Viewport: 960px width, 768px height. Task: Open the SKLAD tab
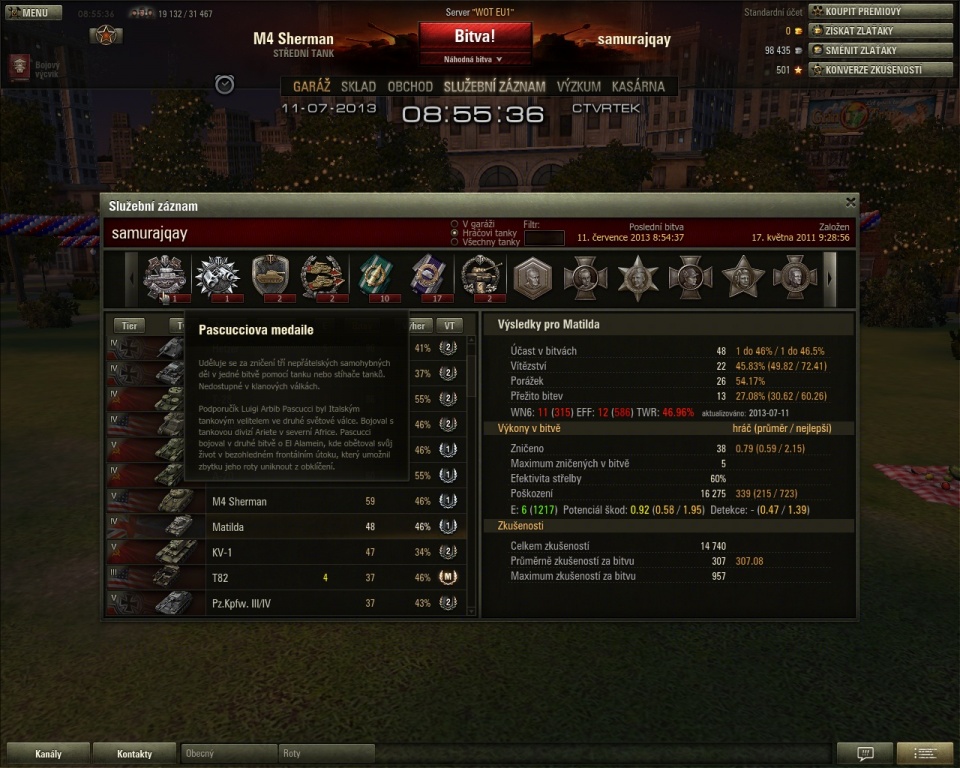pyautogui.click(x=358, y=86)
